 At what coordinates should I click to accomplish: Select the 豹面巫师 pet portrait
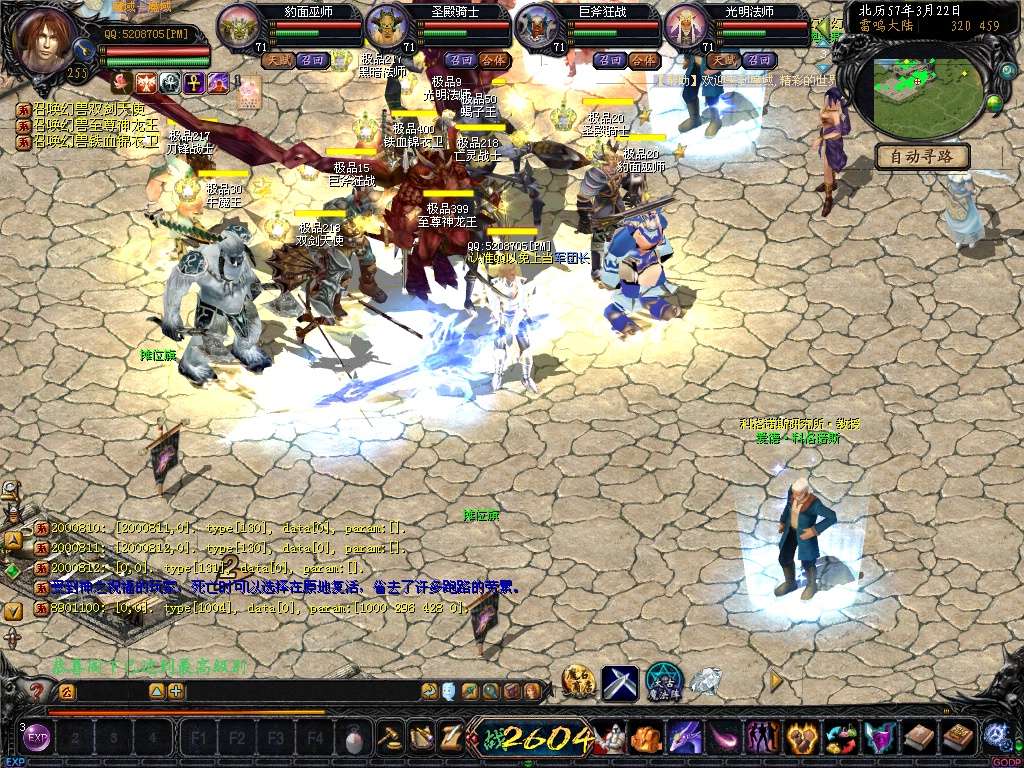238,26
